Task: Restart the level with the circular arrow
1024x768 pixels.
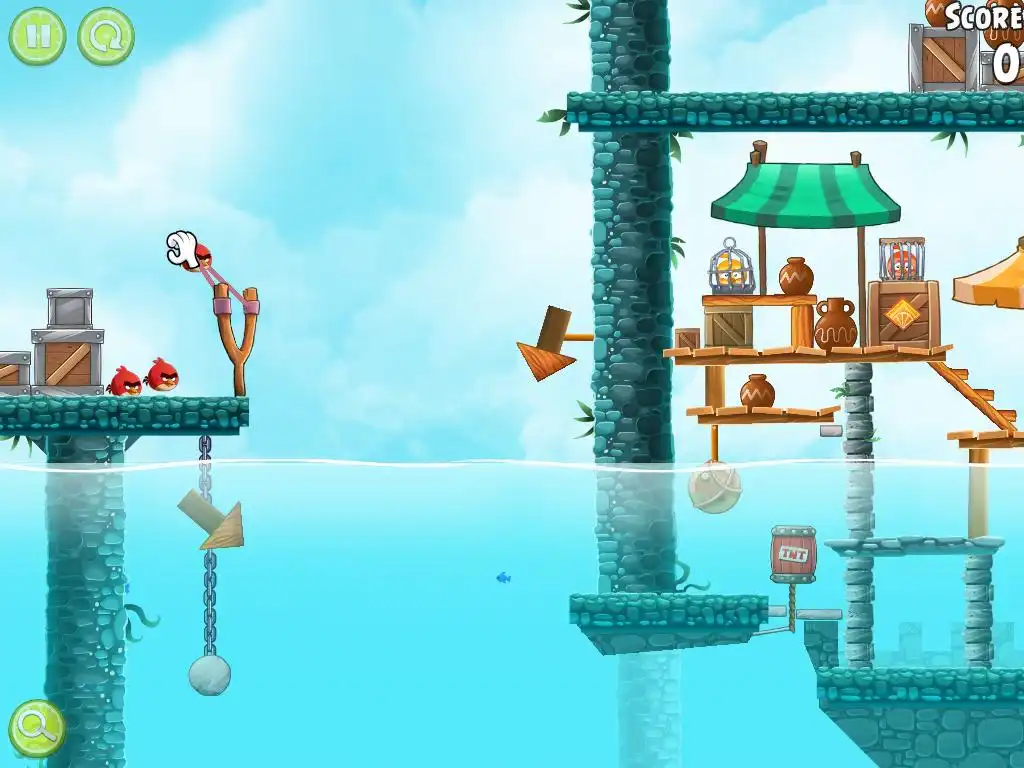Action: [x=105, y=36]
